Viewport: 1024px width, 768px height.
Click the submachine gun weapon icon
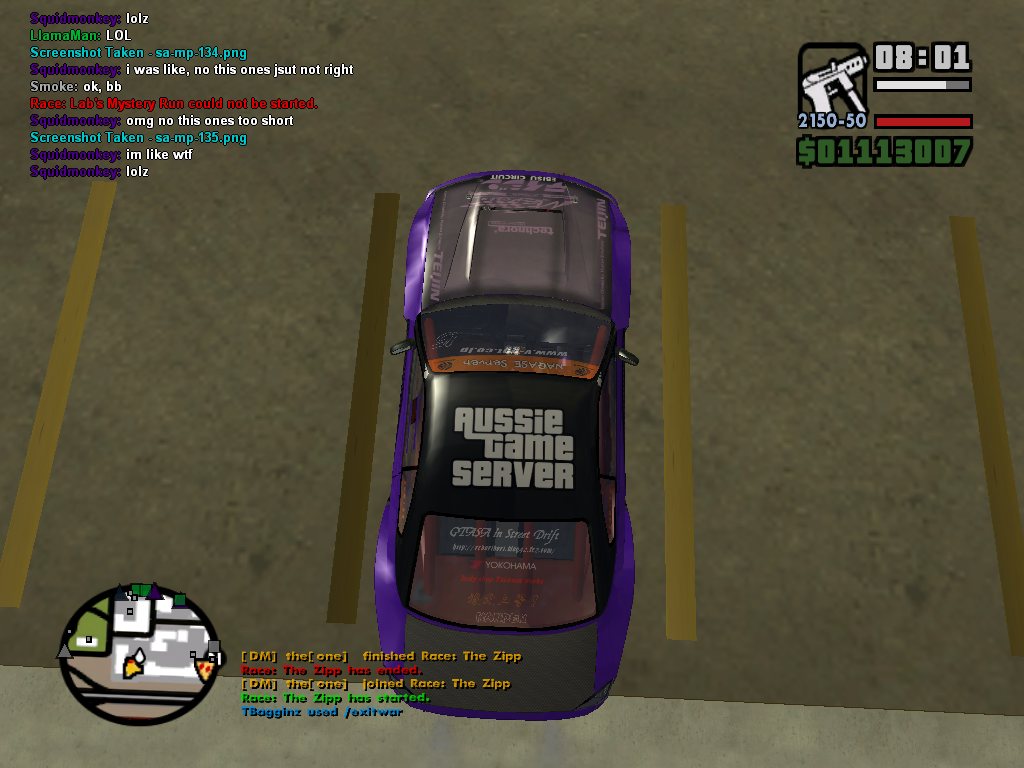pos(833,78)
